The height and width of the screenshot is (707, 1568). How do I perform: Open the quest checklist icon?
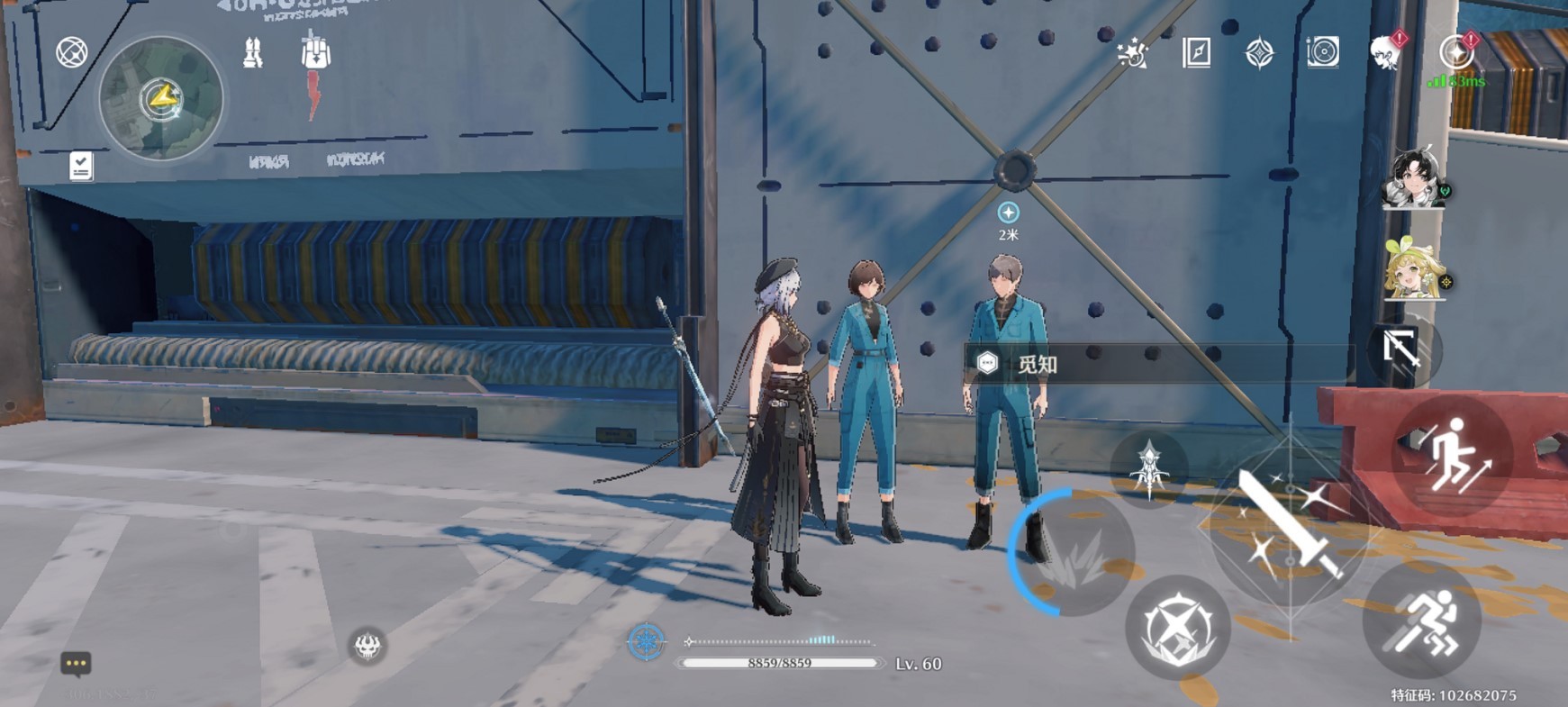[81, 166]
